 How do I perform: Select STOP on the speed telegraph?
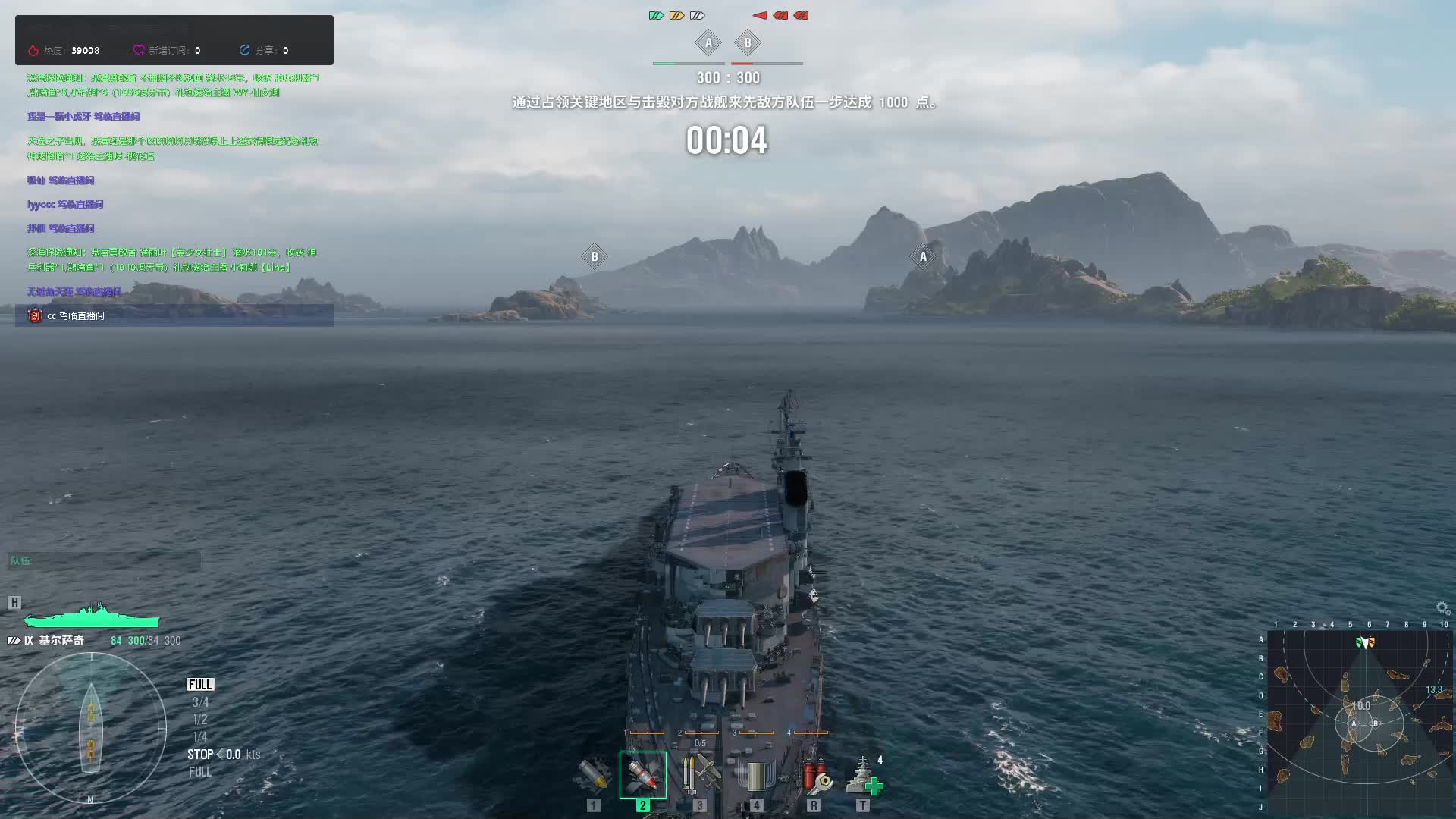click(x=200, y=755)
